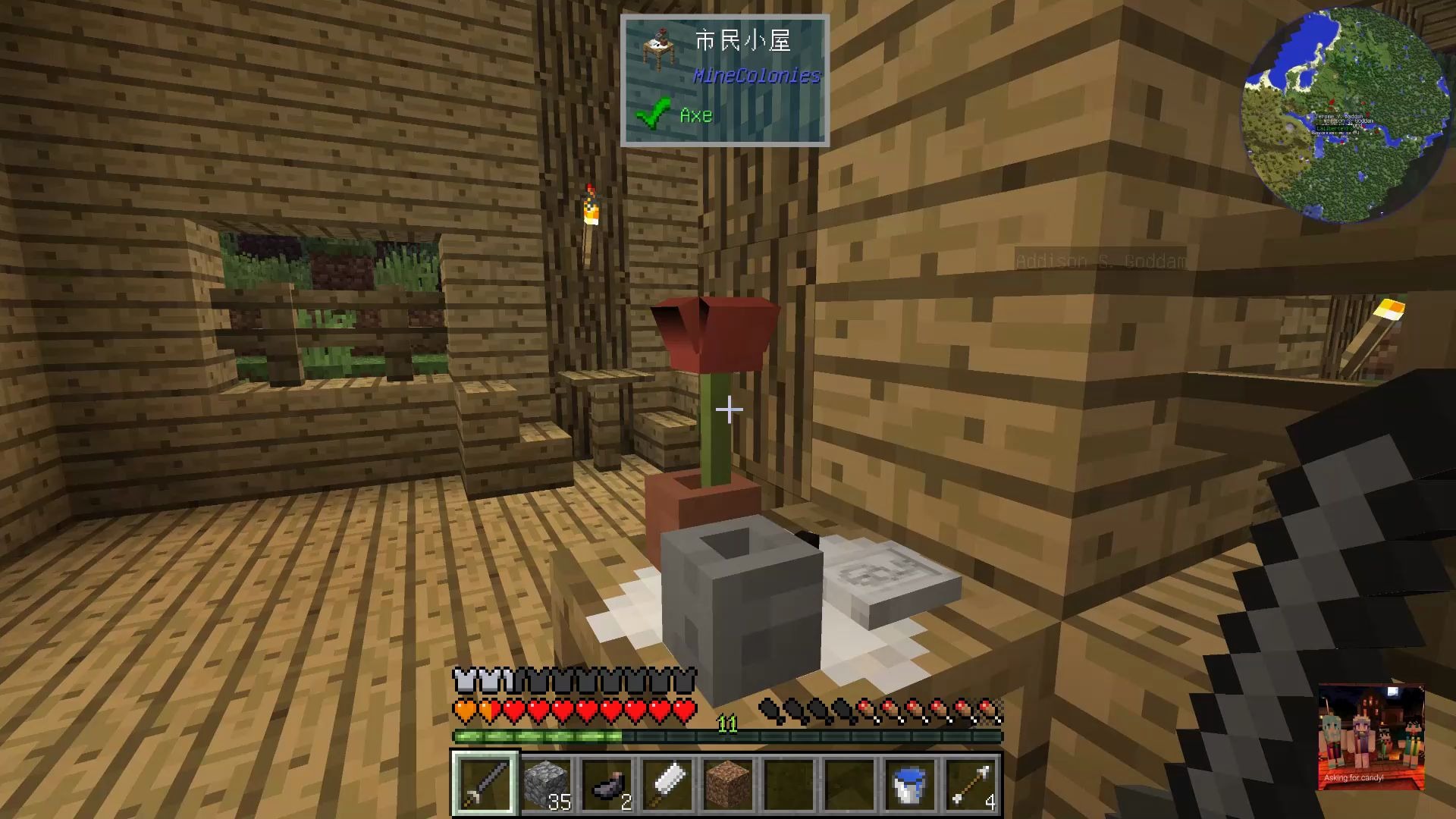Toggle the green Axe checkmark
This screenshot has height=819, width=1456.
[x=654, y=112]
